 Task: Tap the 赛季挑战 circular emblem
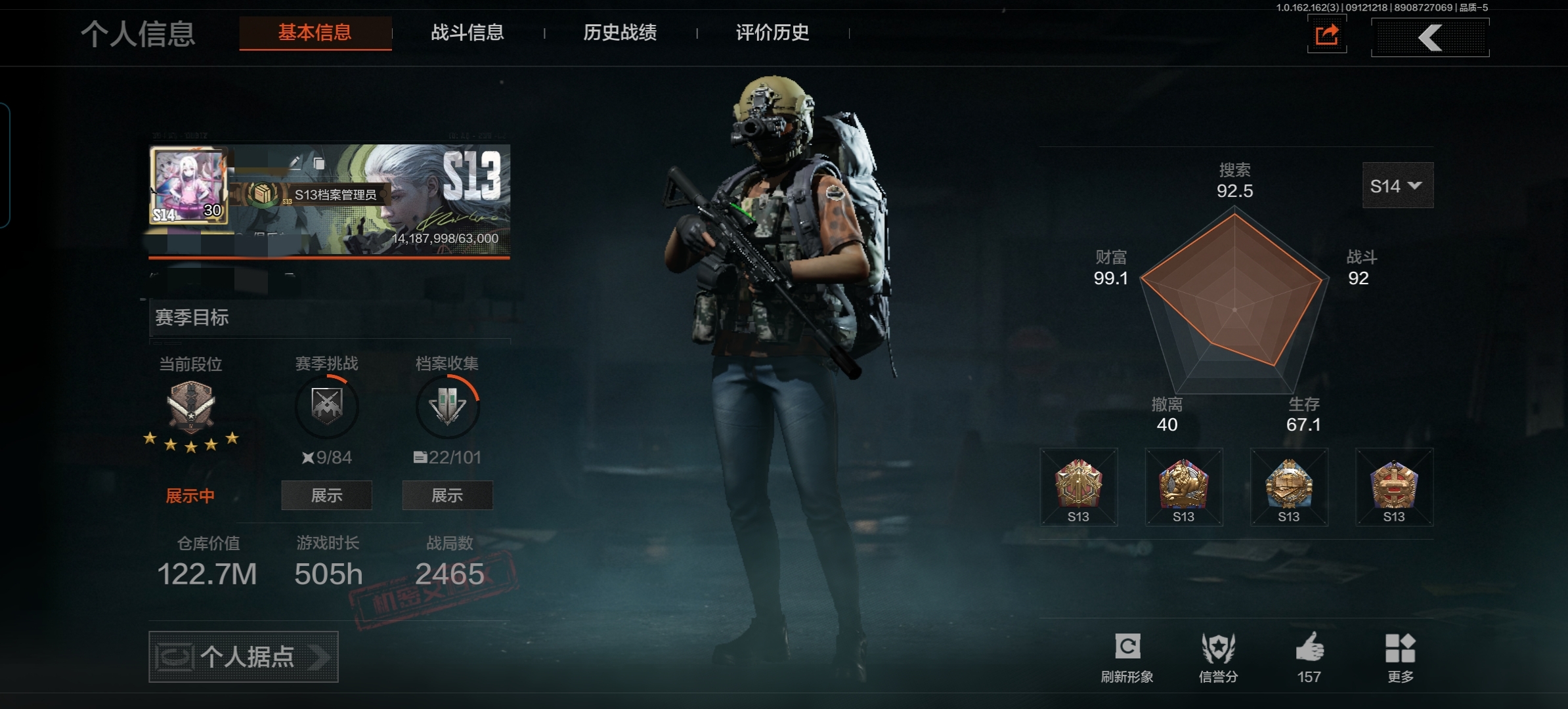pos(326,406)
